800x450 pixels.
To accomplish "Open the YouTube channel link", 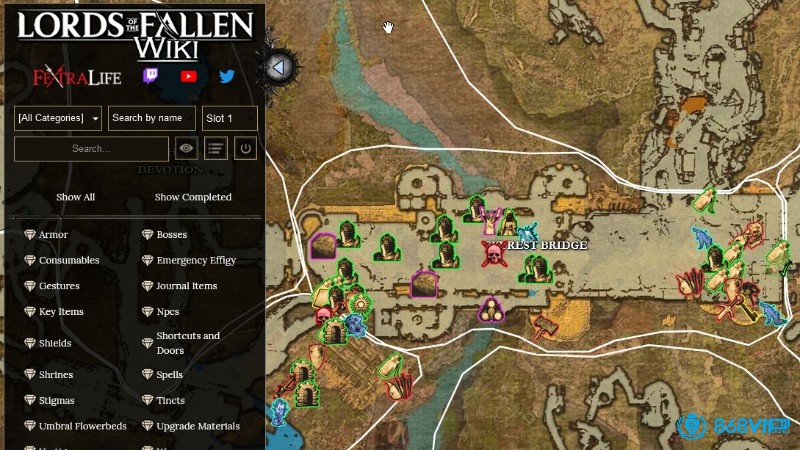I will 188,76.
